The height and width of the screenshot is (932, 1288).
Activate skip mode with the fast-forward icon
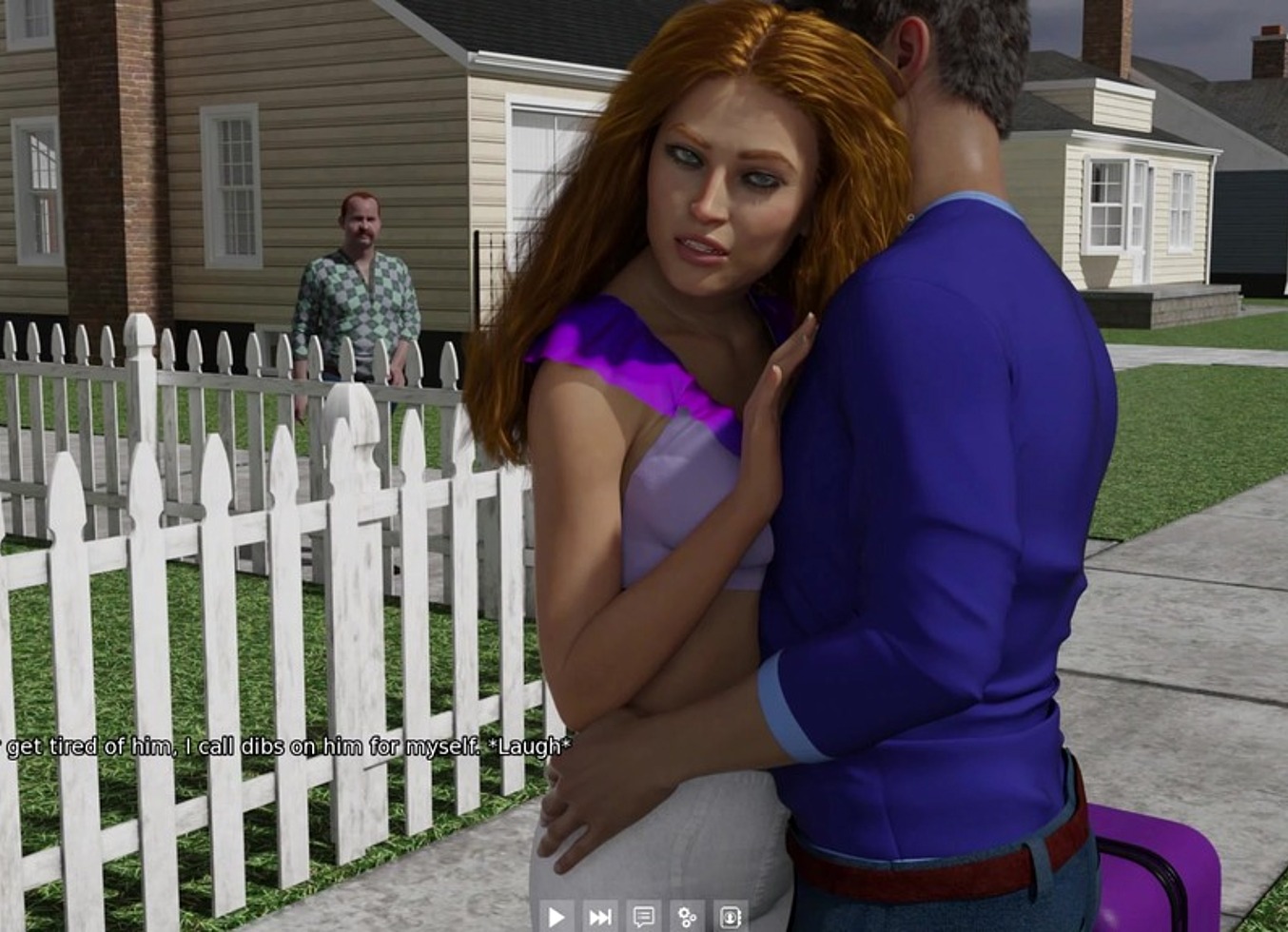click(599, 915)
